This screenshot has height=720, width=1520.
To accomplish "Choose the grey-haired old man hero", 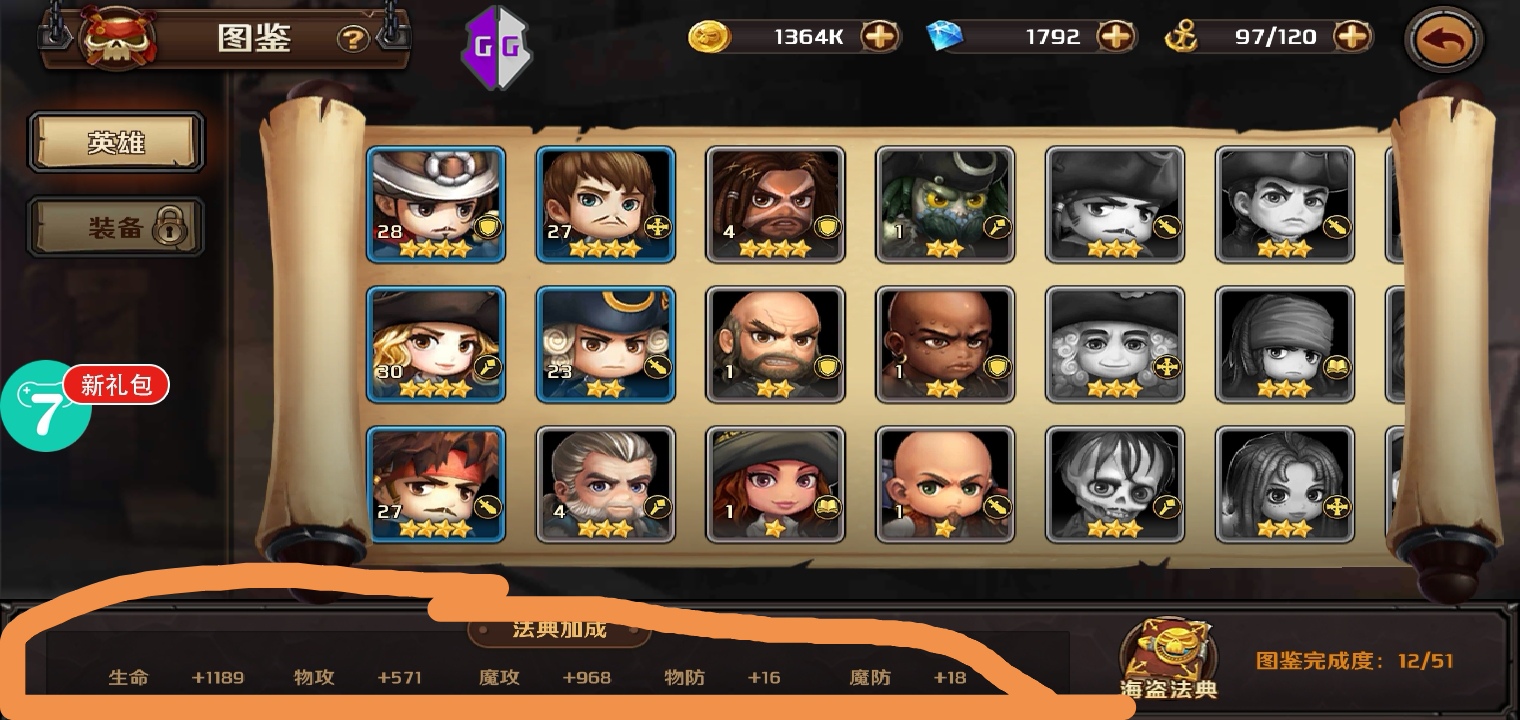I will click(606, 484).
